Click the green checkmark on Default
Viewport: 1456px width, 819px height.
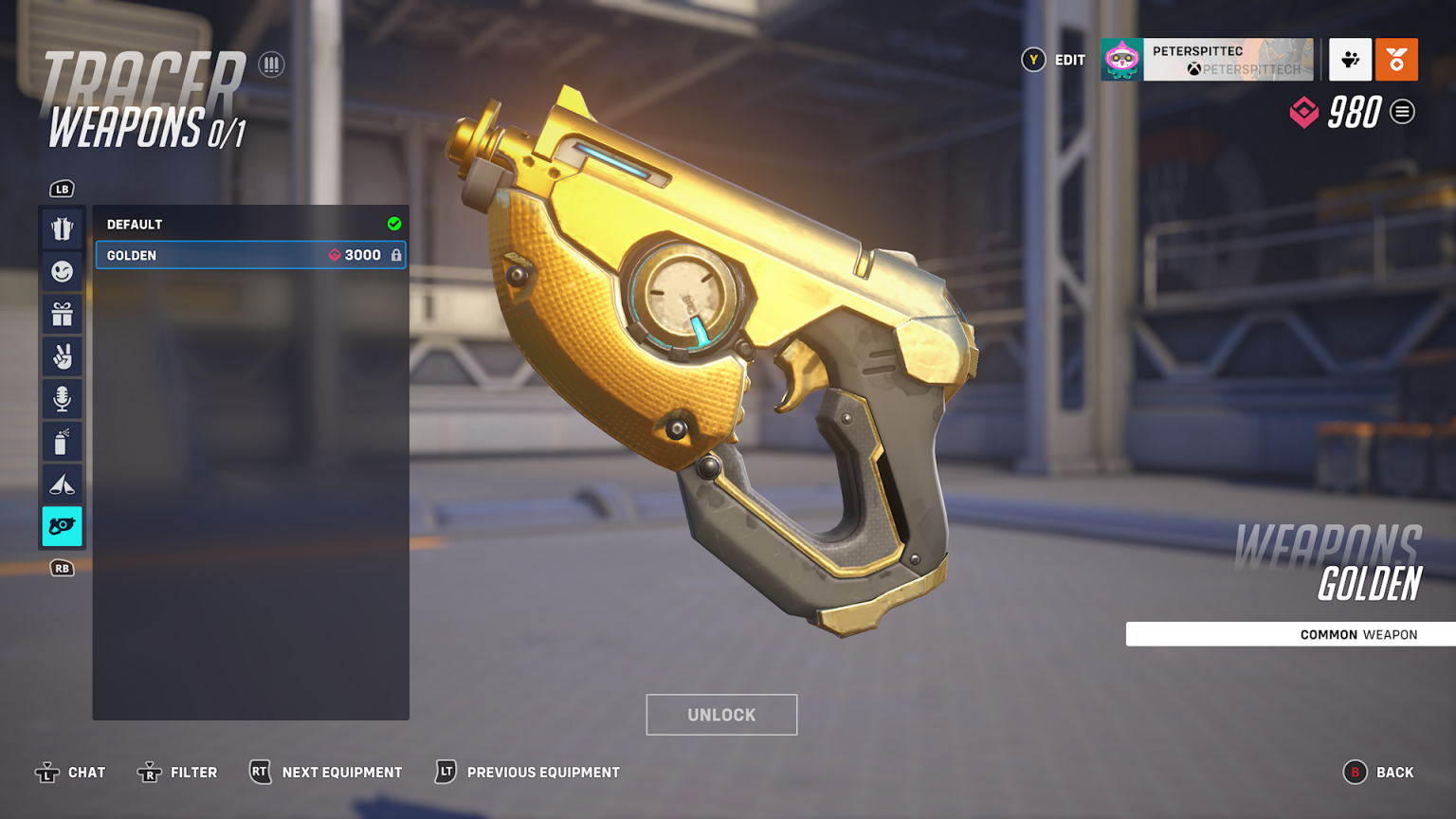pyautogui.click(x=392, y=224)
